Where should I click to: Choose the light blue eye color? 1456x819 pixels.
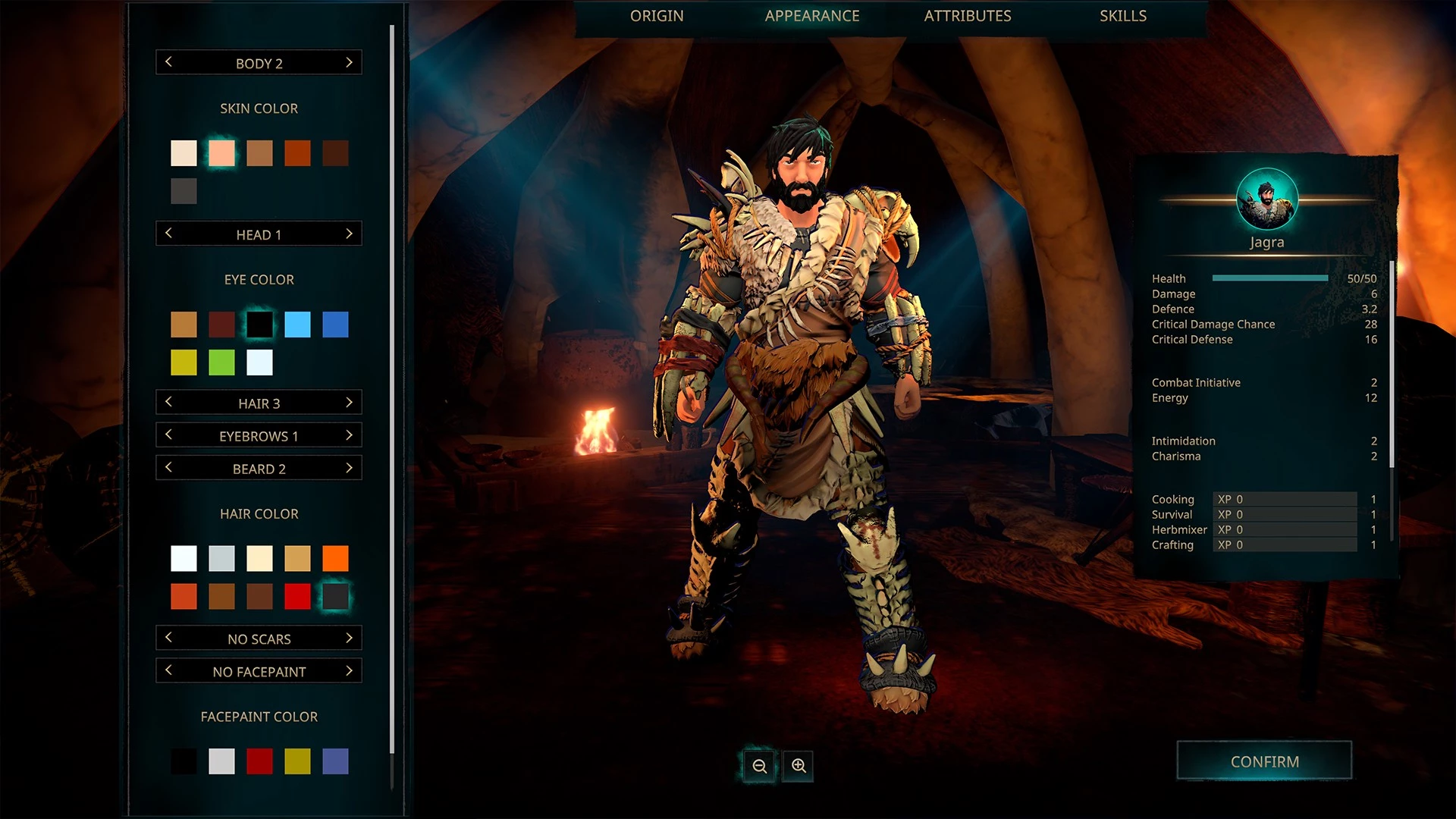coord(297,325)
